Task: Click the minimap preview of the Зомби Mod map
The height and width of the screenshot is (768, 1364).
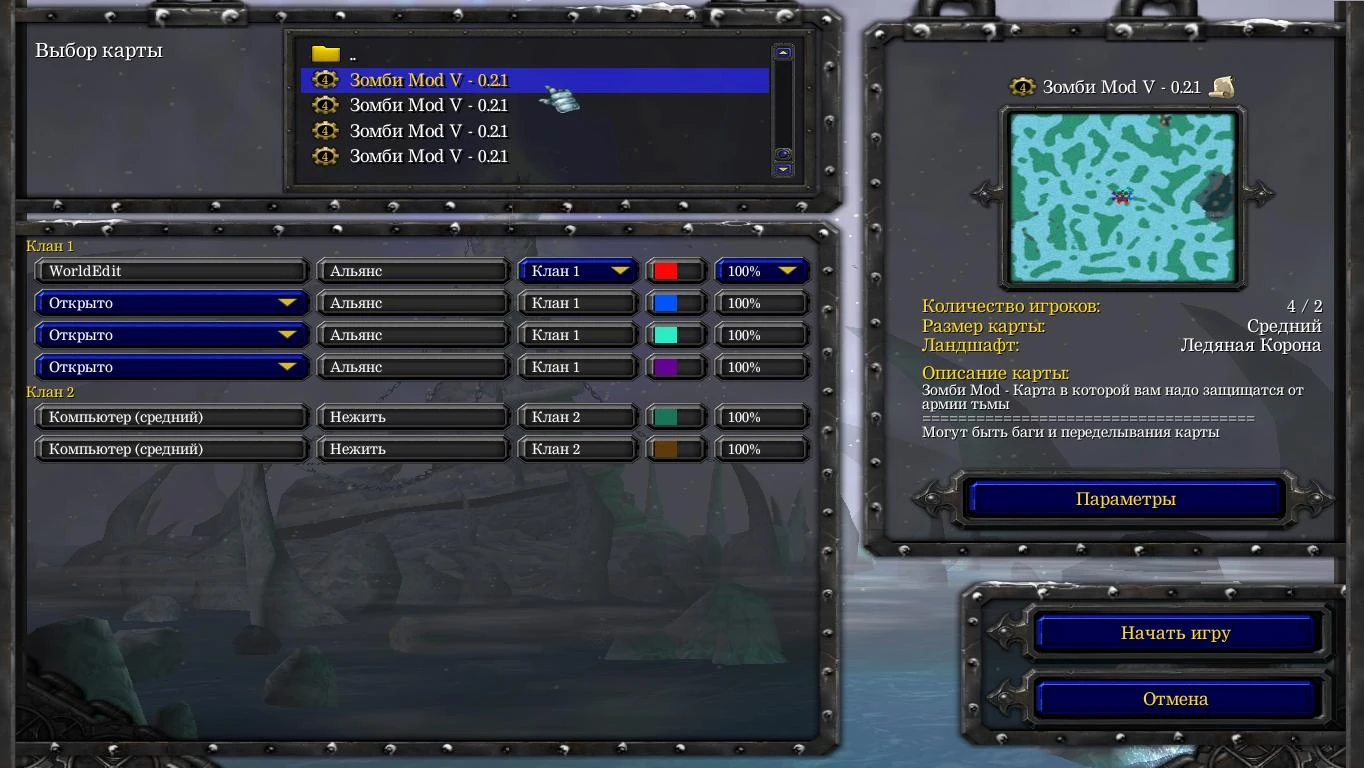Action: 1121,199
